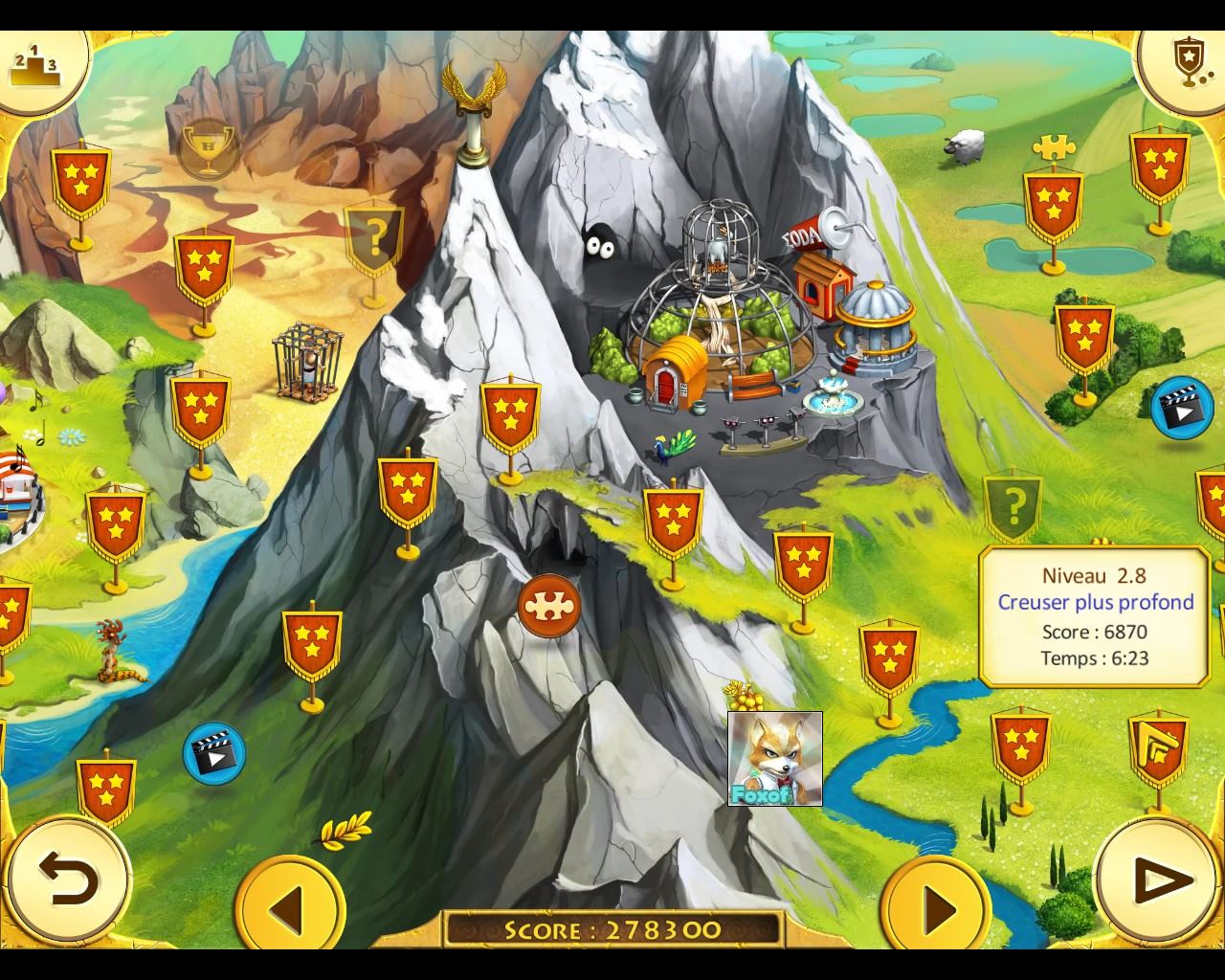Select the shield banner with the golden arrow emblem
This screenshot has width=1225, height=980.
point(1158,748)
